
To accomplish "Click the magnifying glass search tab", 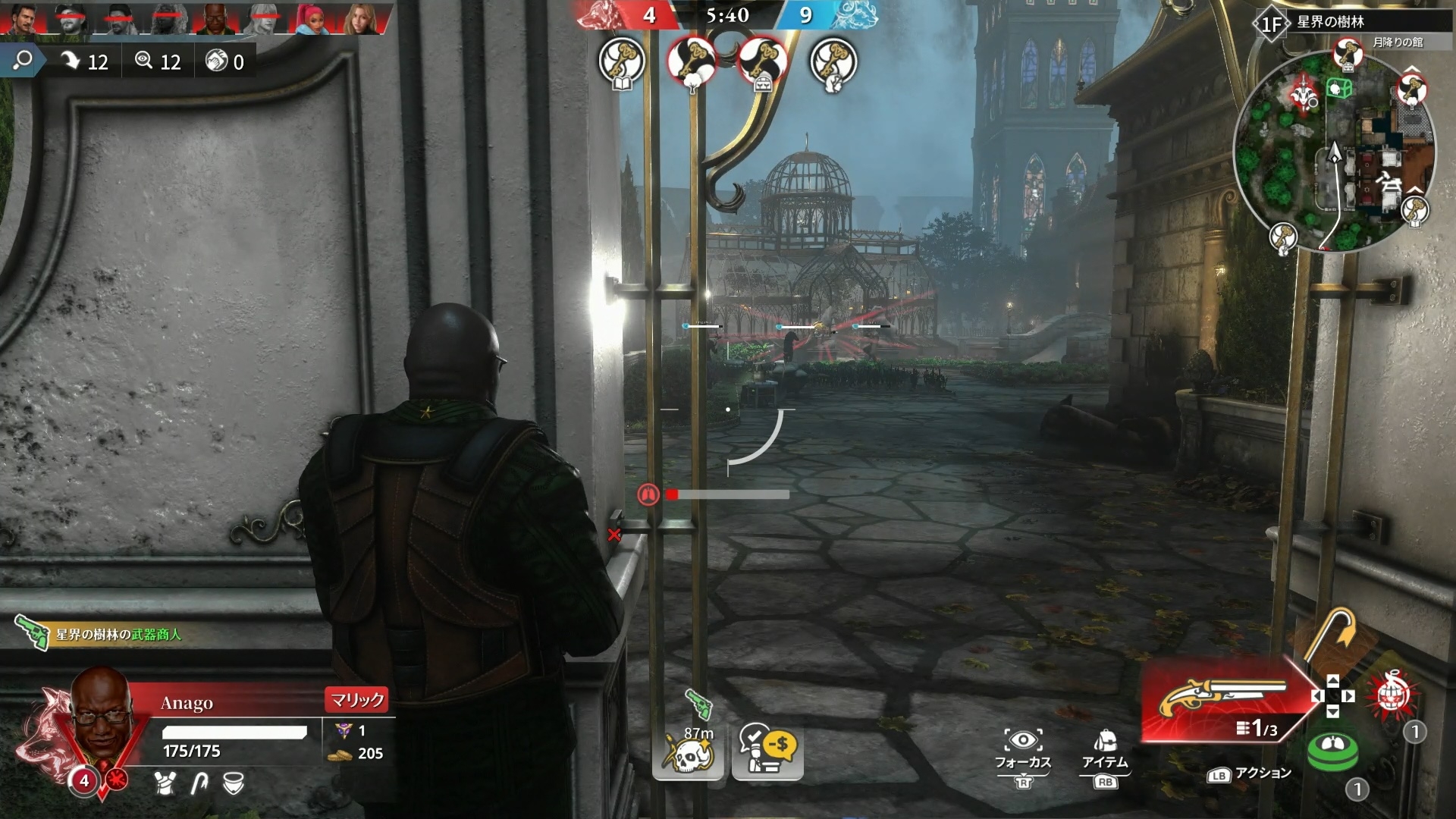I will 23,61.
